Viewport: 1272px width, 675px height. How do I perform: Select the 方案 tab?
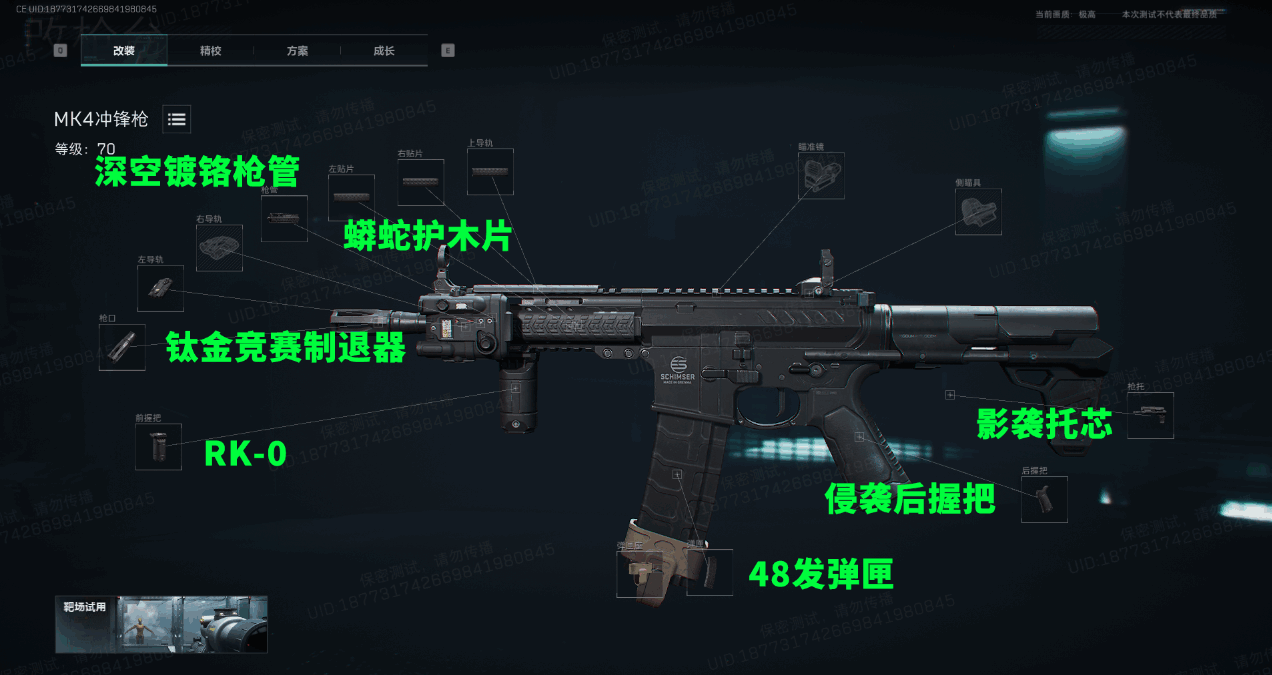(297, 50)
